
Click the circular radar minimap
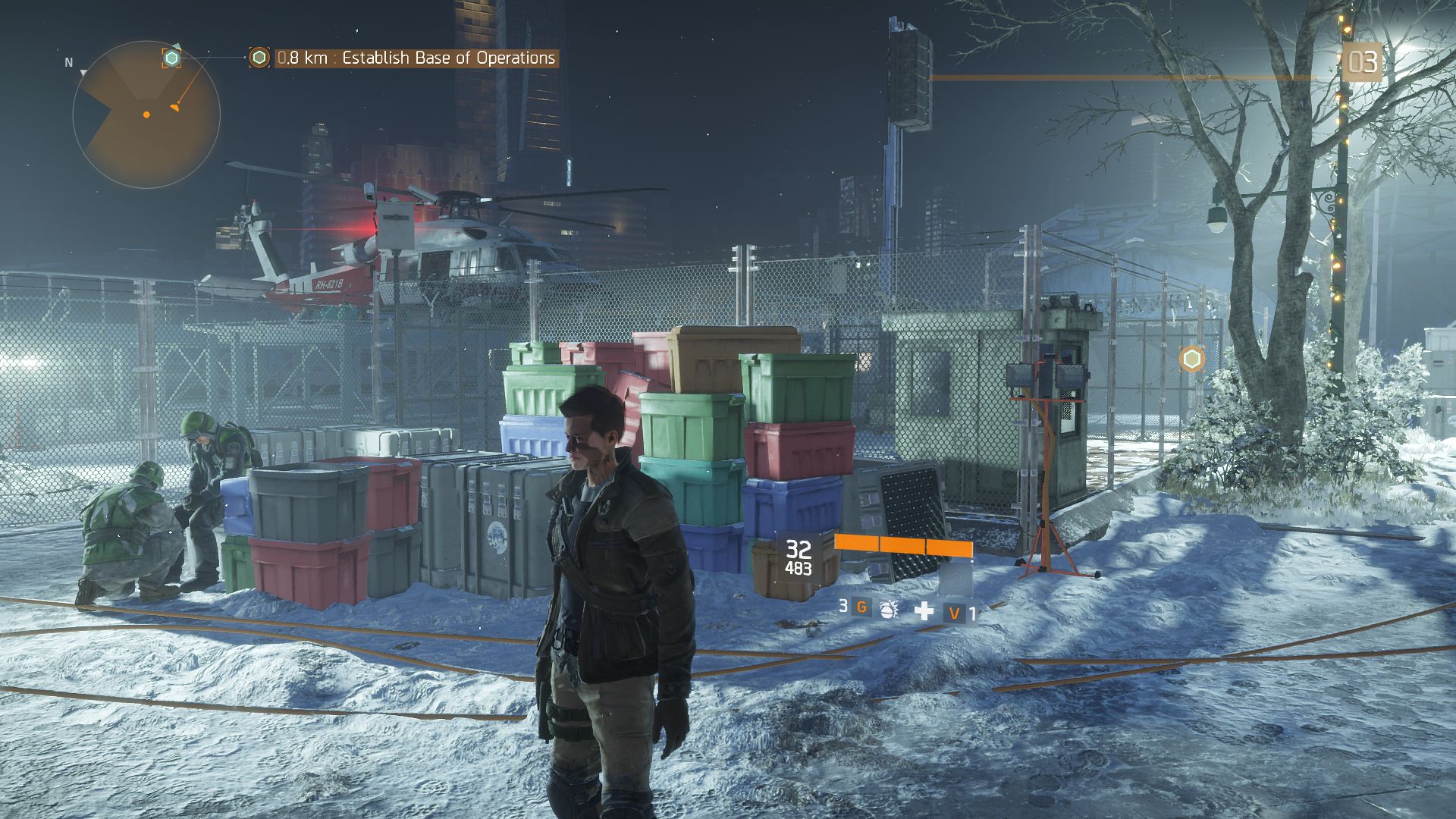tap(146, 115)
